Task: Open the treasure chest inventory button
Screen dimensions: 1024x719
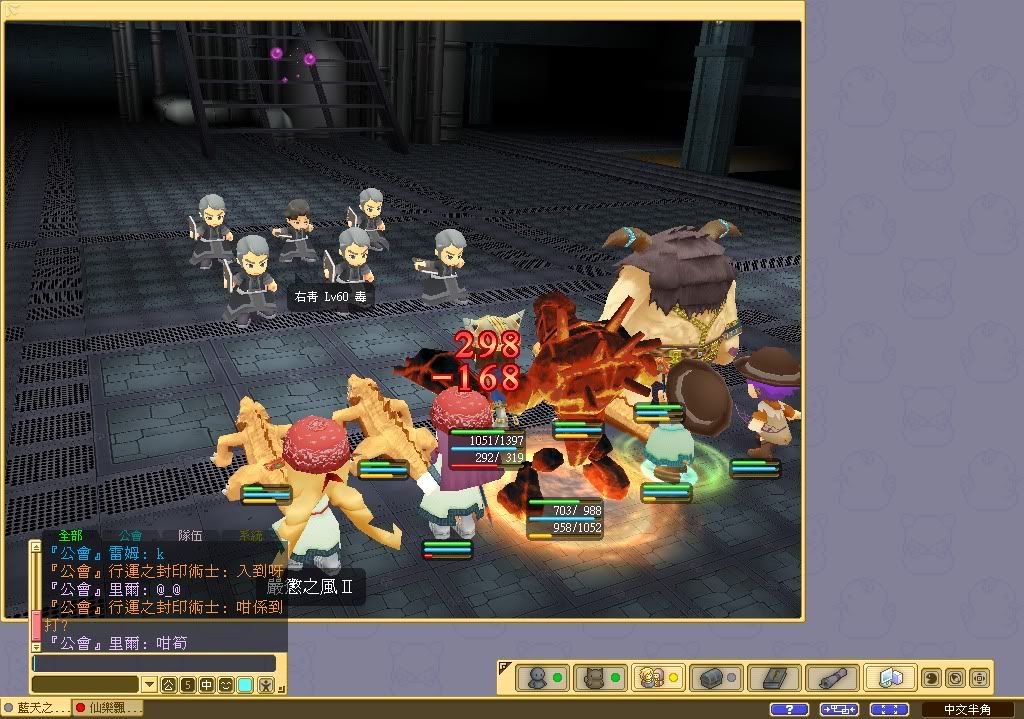Action: 715,678
